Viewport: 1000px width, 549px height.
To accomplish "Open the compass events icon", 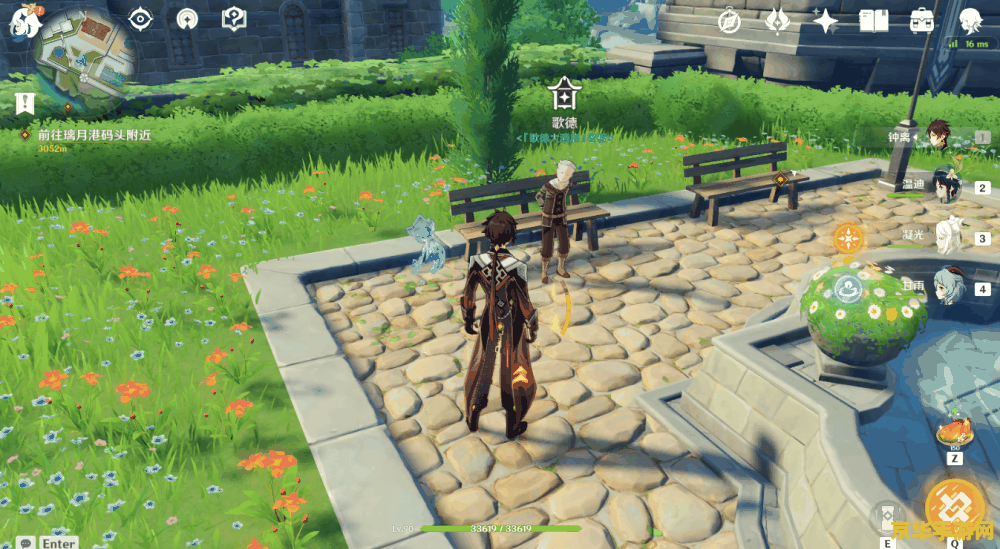I will 729,21.
